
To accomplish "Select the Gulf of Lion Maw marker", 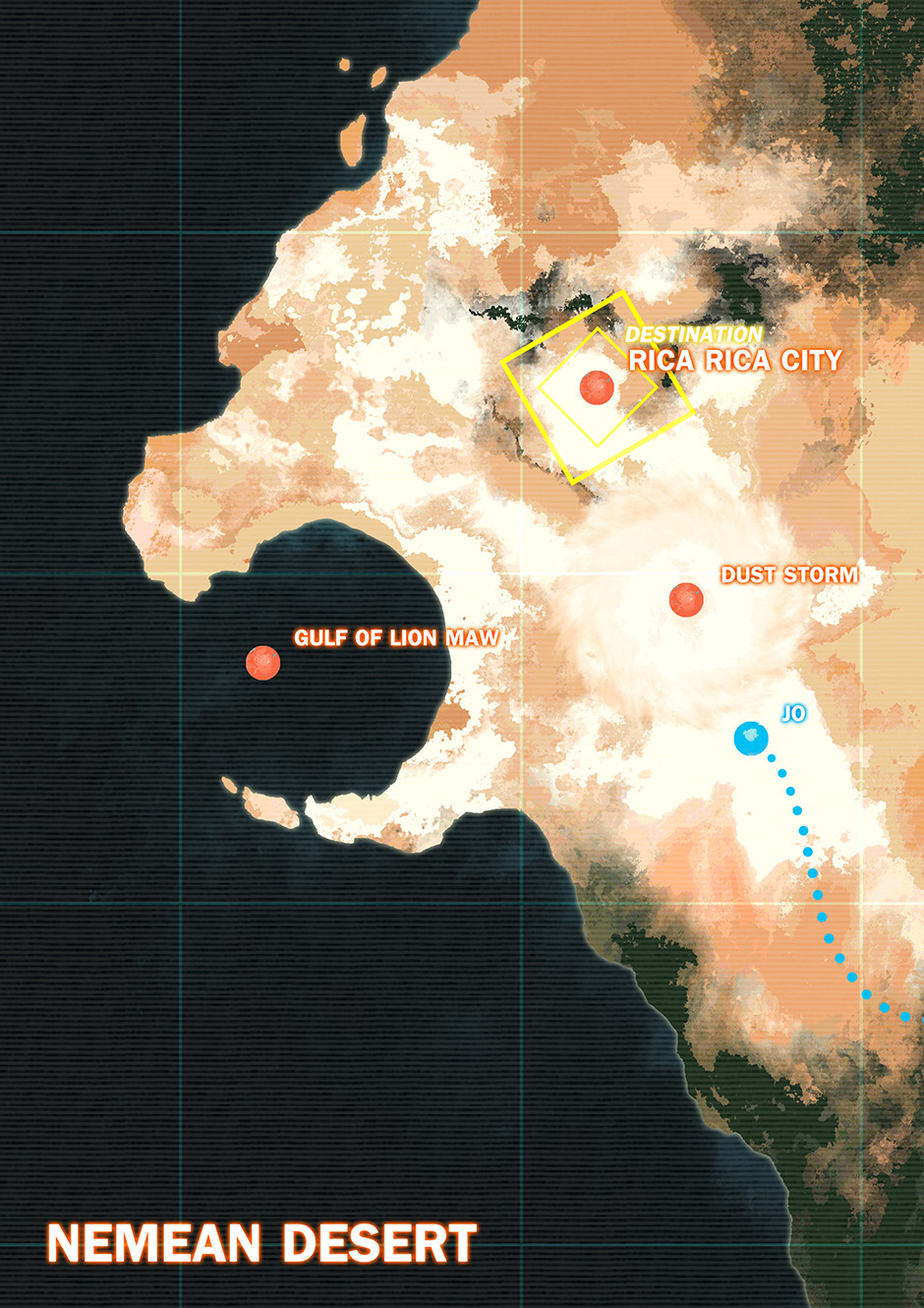I will 262,663.
